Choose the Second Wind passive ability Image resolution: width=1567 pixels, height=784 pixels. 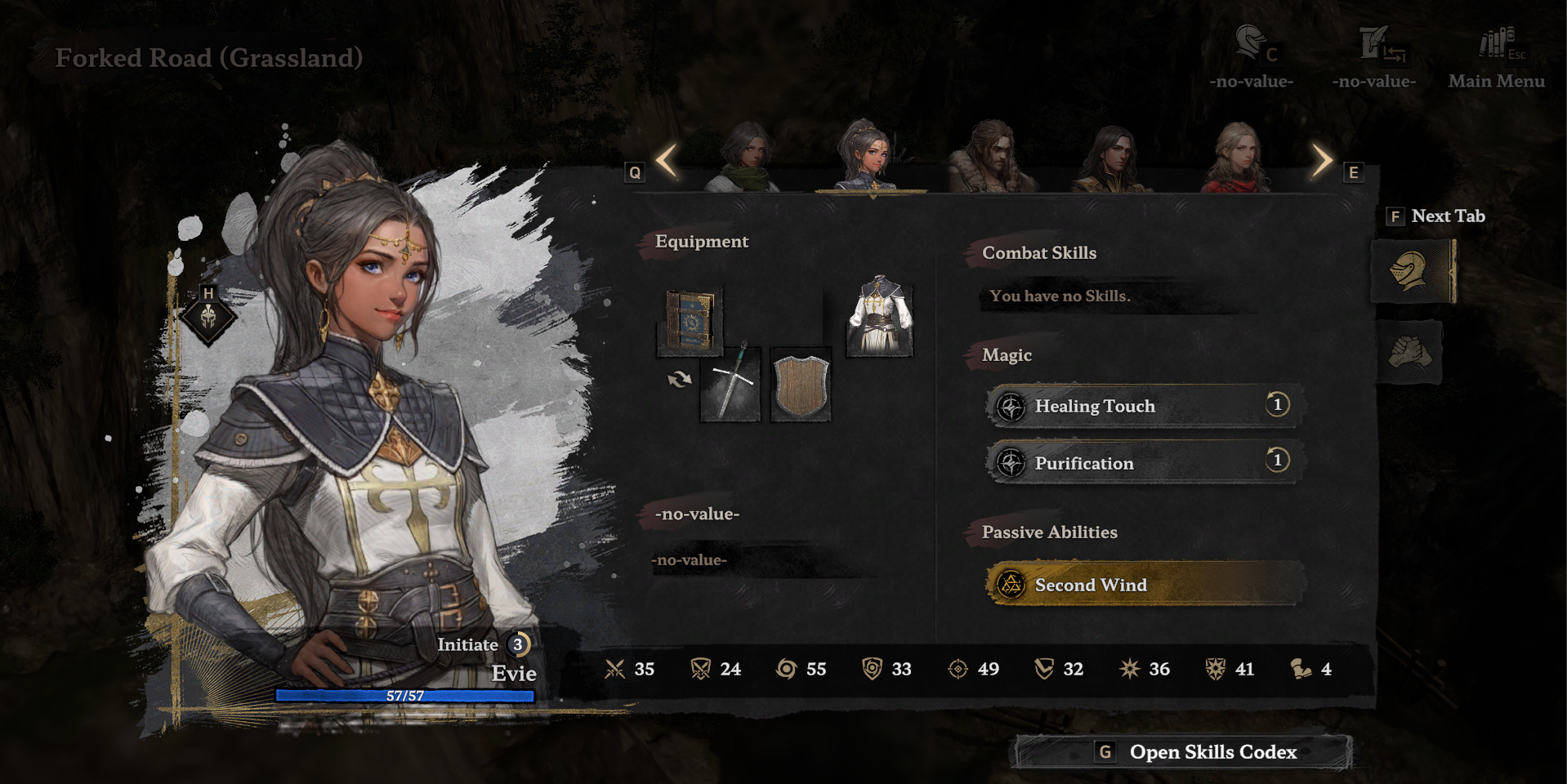[1143, 585]
